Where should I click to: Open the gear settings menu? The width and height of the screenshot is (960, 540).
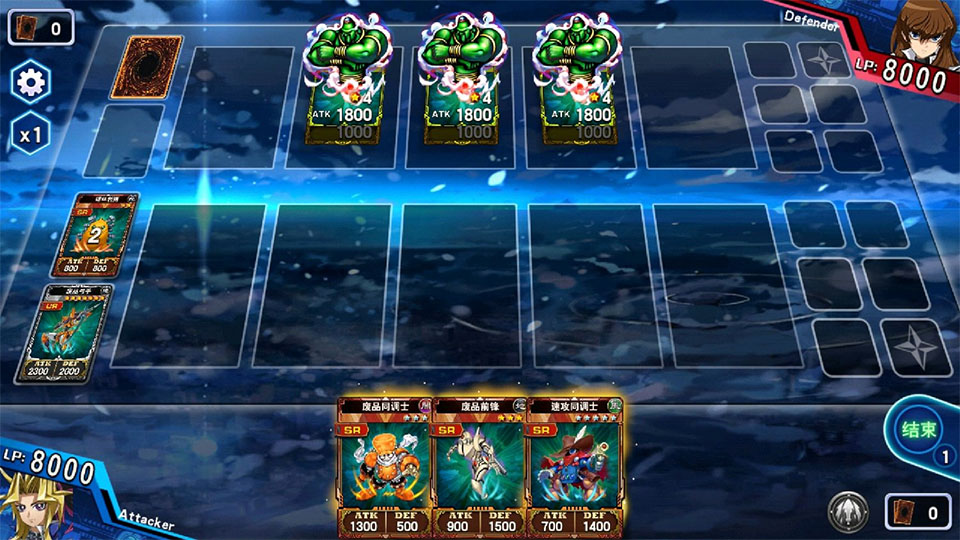pyautogui.click(x=31, y=82)
